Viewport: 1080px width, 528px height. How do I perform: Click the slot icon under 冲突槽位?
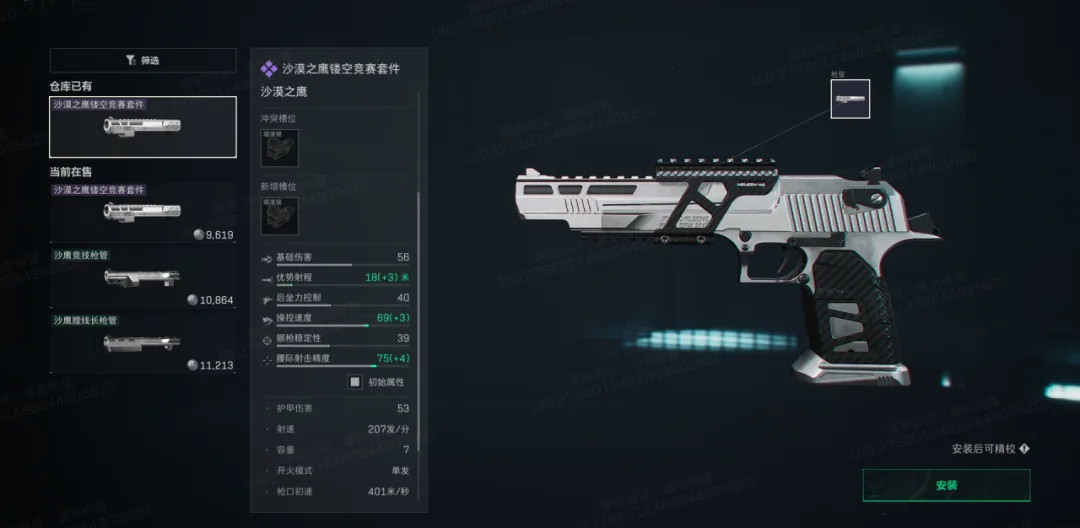[x=279, y=147]
